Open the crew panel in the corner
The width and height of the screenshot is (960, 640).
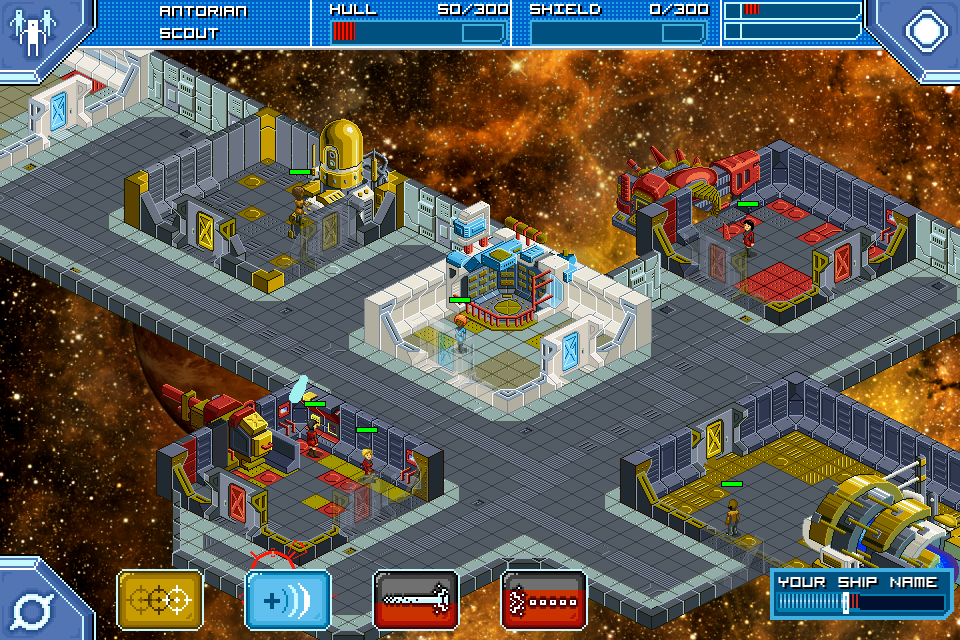tap(34, 32)
